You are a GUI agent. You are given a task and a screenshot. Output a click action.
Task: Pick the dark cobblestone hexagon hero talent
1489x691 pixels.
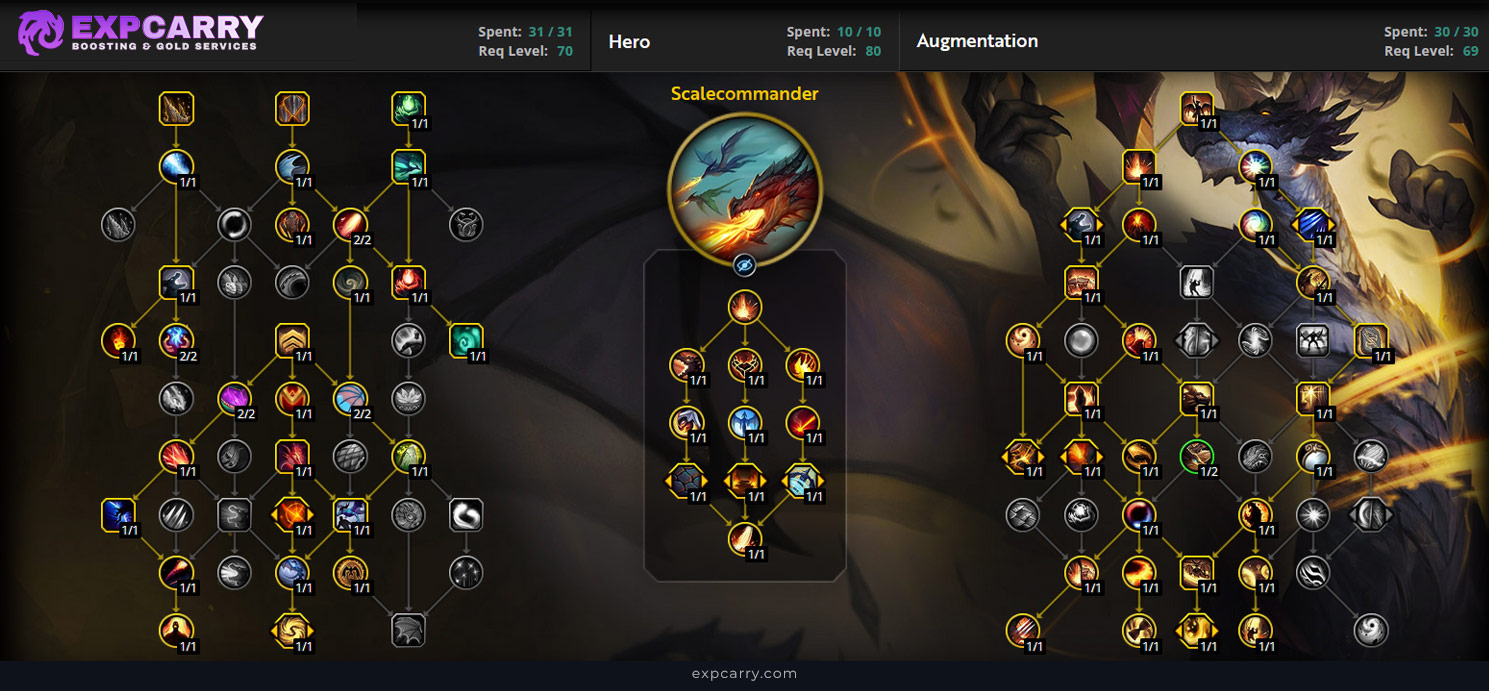[x=686, y=481]
